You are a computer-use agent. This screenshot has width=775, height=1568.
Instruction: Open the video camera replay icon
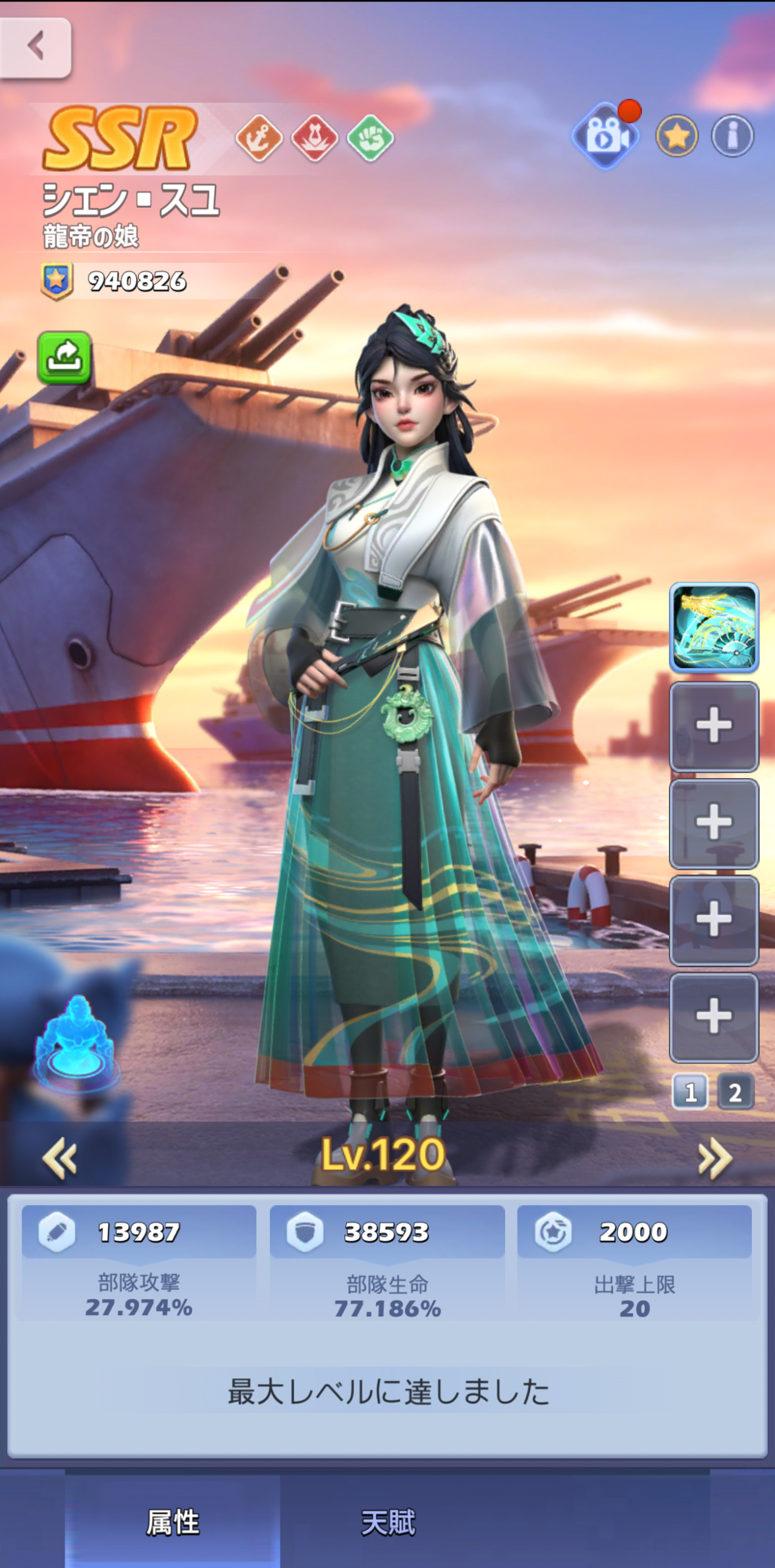pyautogui.click(x=606, y=136)
